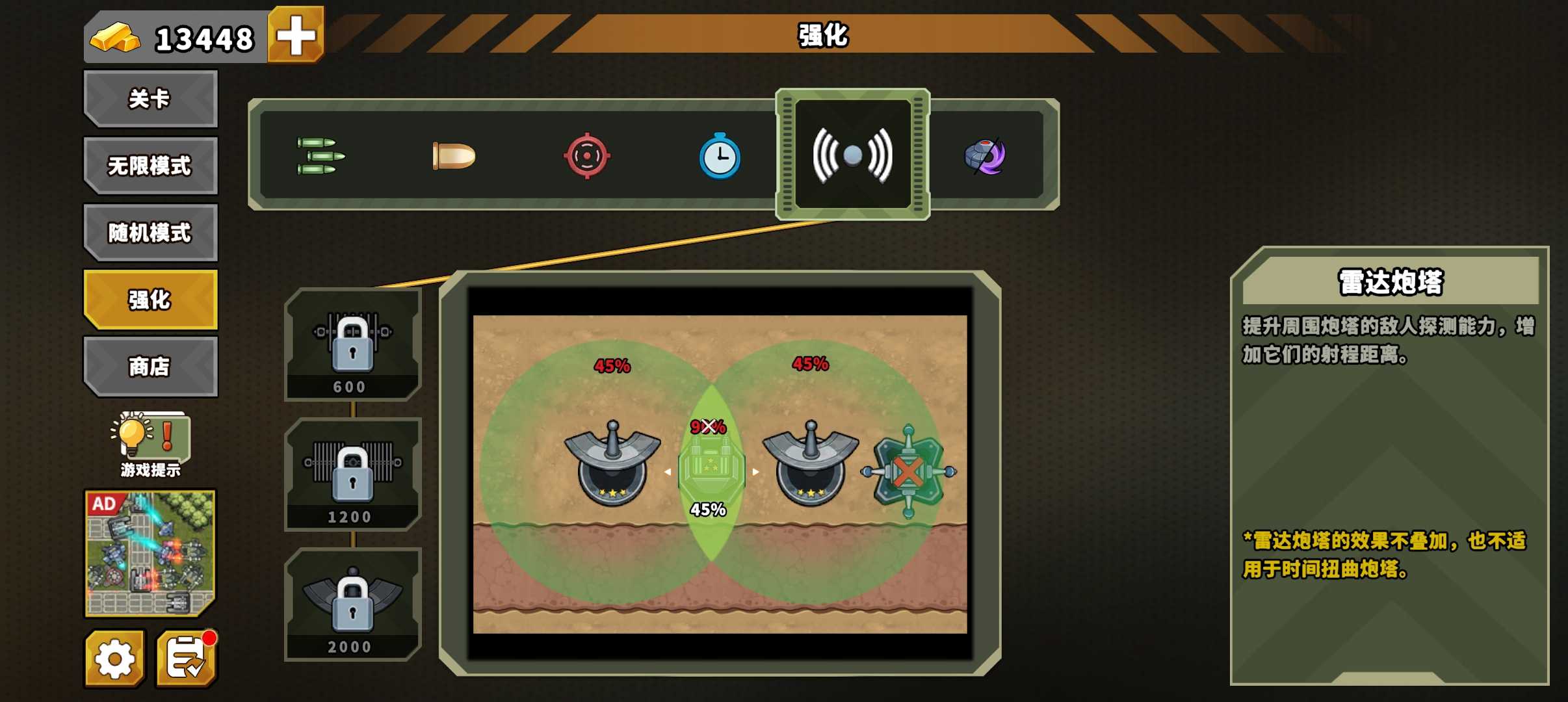The height and width of the screenshot is (702, 1568).
Task: Open the task checklist with red dot
Action: click(x=187, y=659)
